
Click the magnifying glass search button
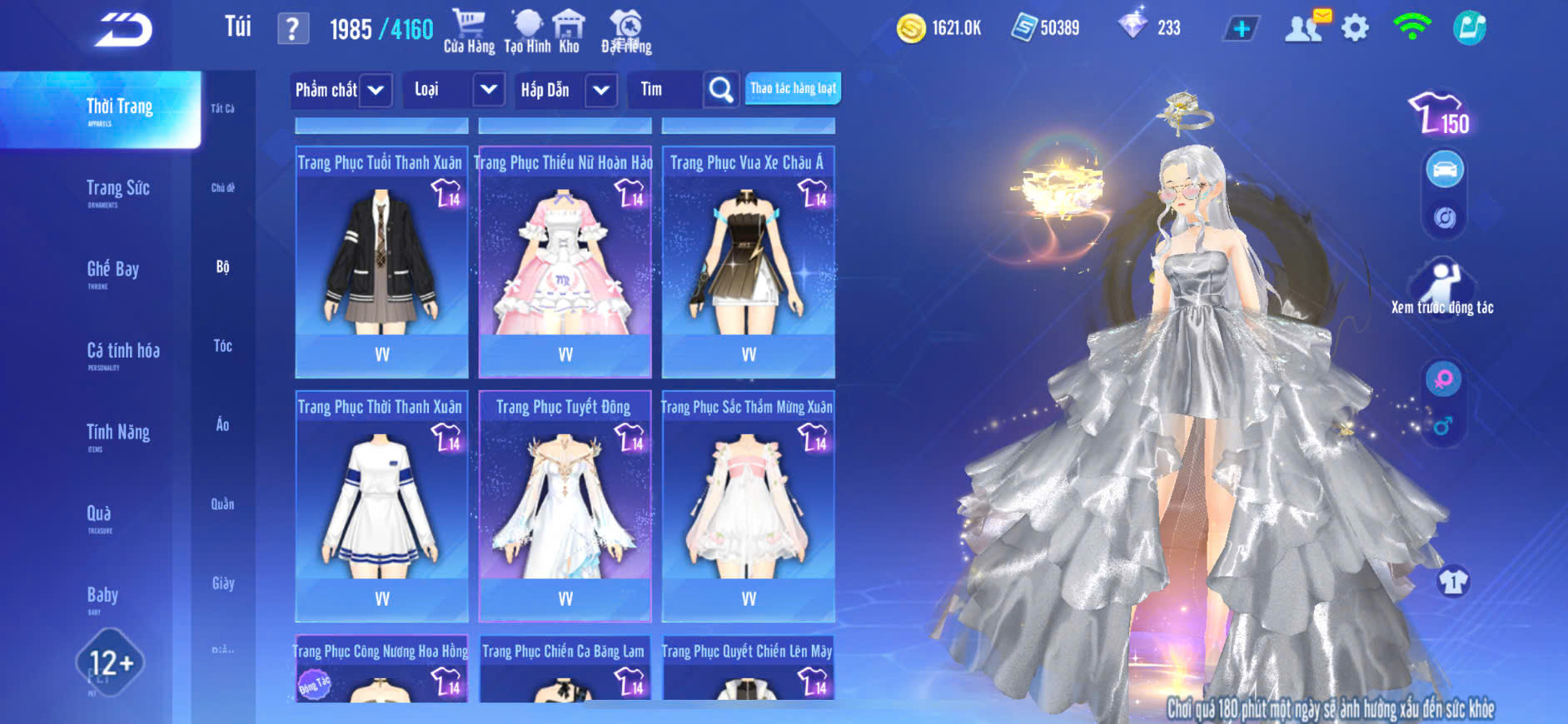pos(721,90)
